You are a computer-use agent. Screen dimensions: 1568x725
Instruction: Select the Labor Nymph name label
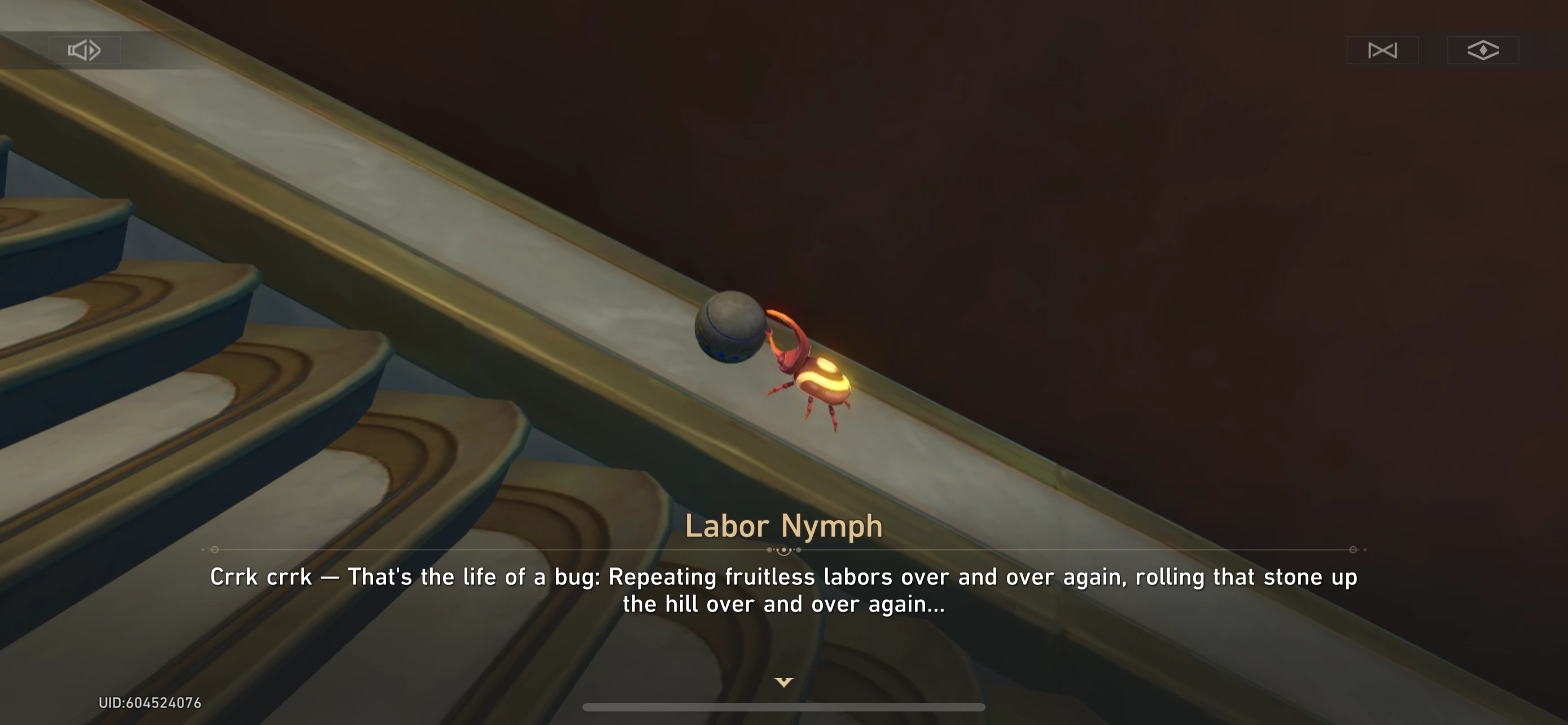784,525
